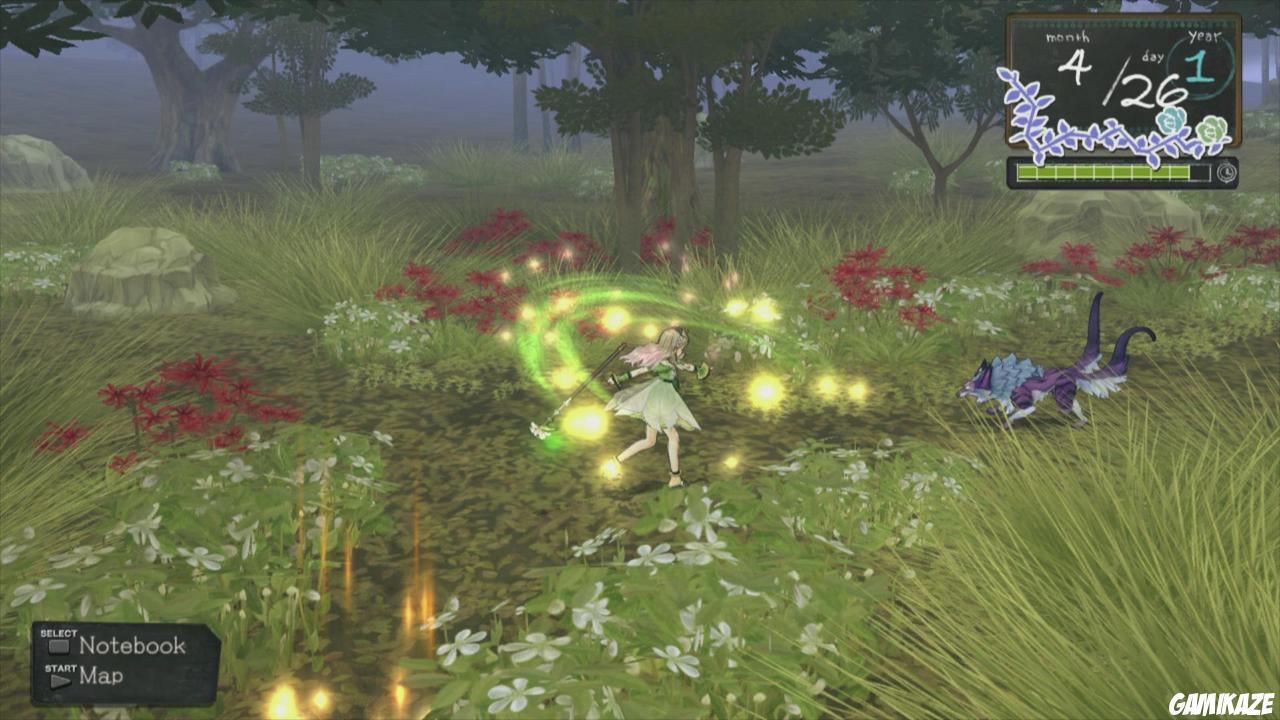Screen dimensions: 1280x720
Task: Click the 'day' label on the chalkboard
Action: coord(1152,56)
